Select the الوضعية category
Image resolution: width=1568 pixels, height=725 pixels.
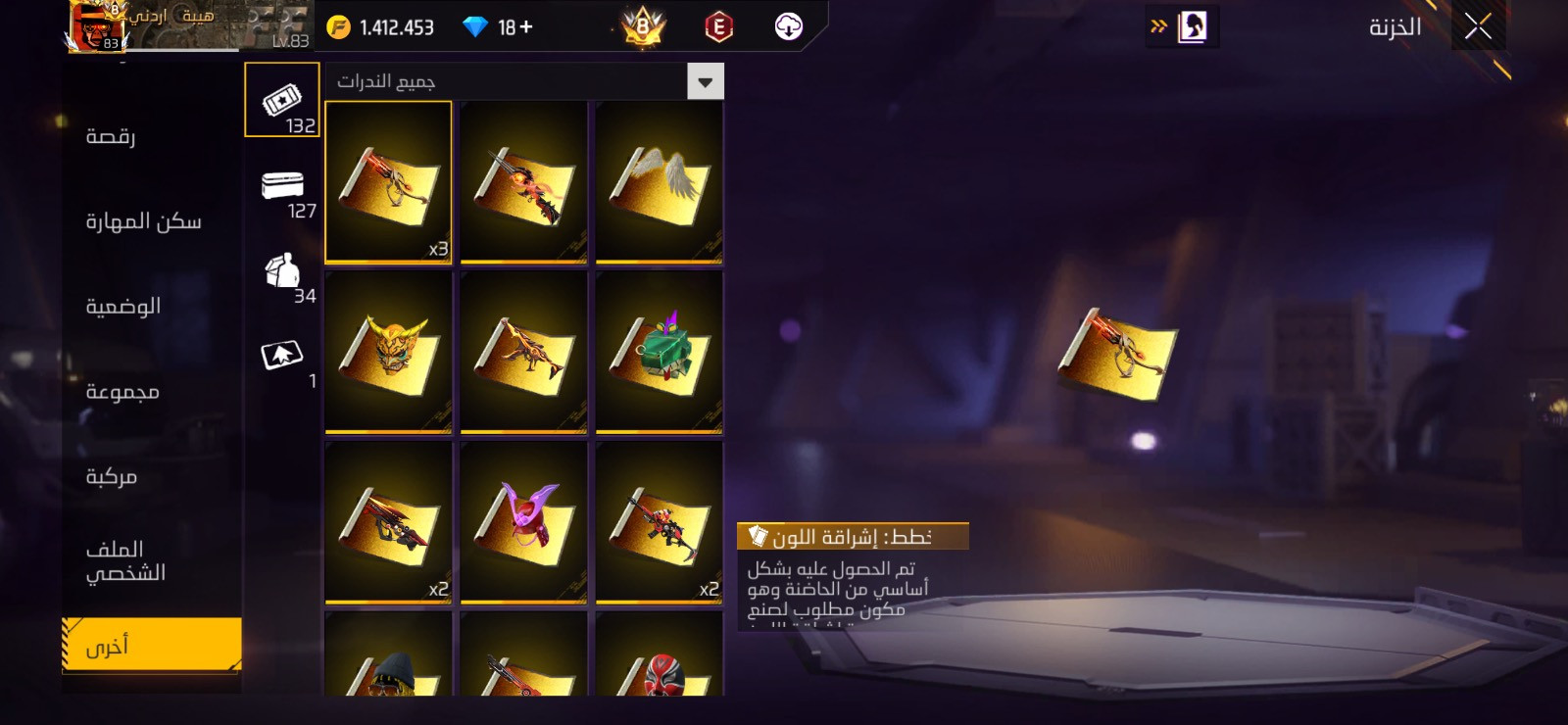[123, 307]
